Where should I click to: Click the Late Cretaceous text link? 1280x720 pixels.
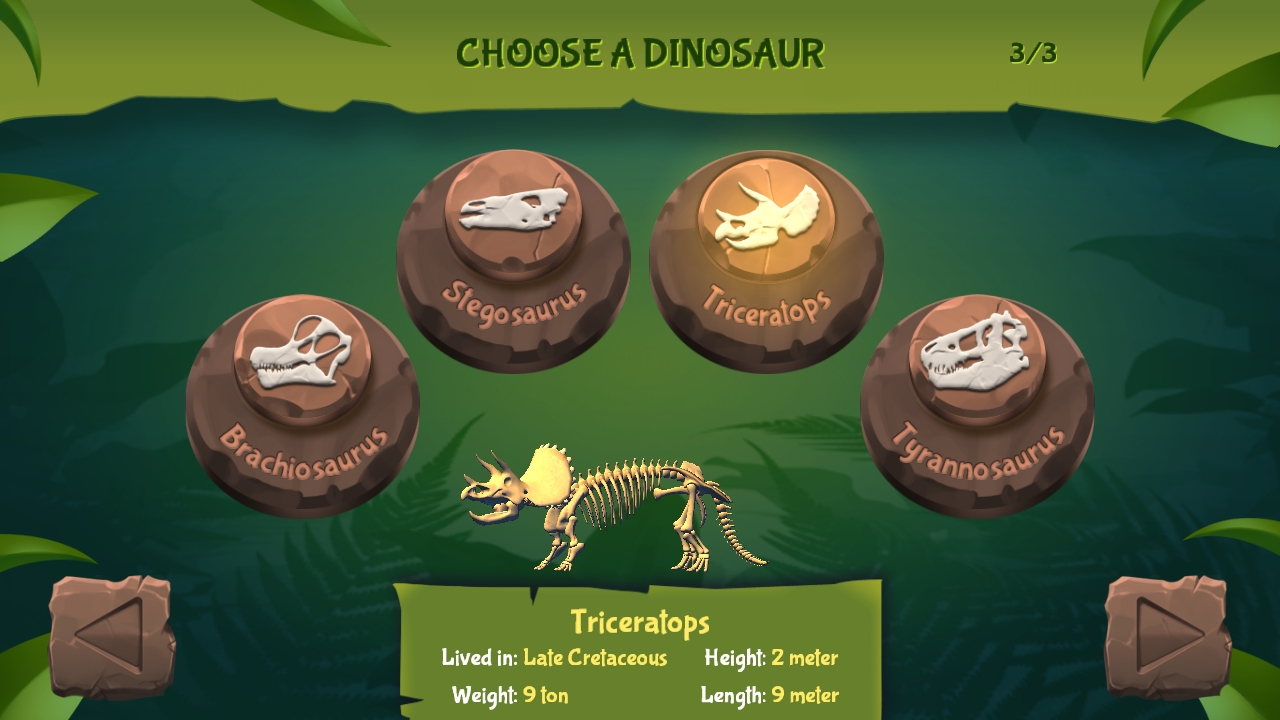point(594,659)
